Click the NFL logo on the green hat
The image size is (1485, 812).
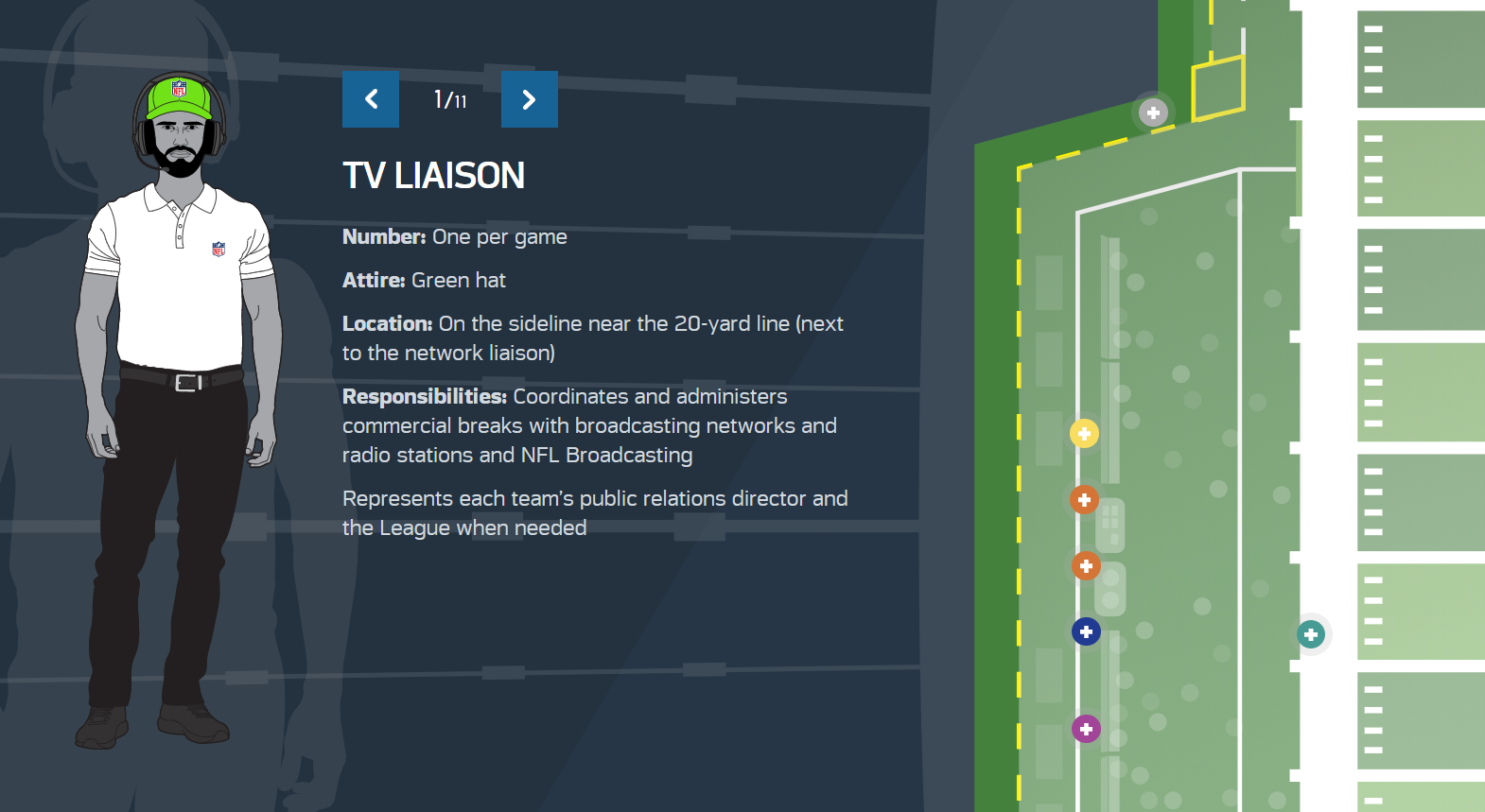(180, 90)
